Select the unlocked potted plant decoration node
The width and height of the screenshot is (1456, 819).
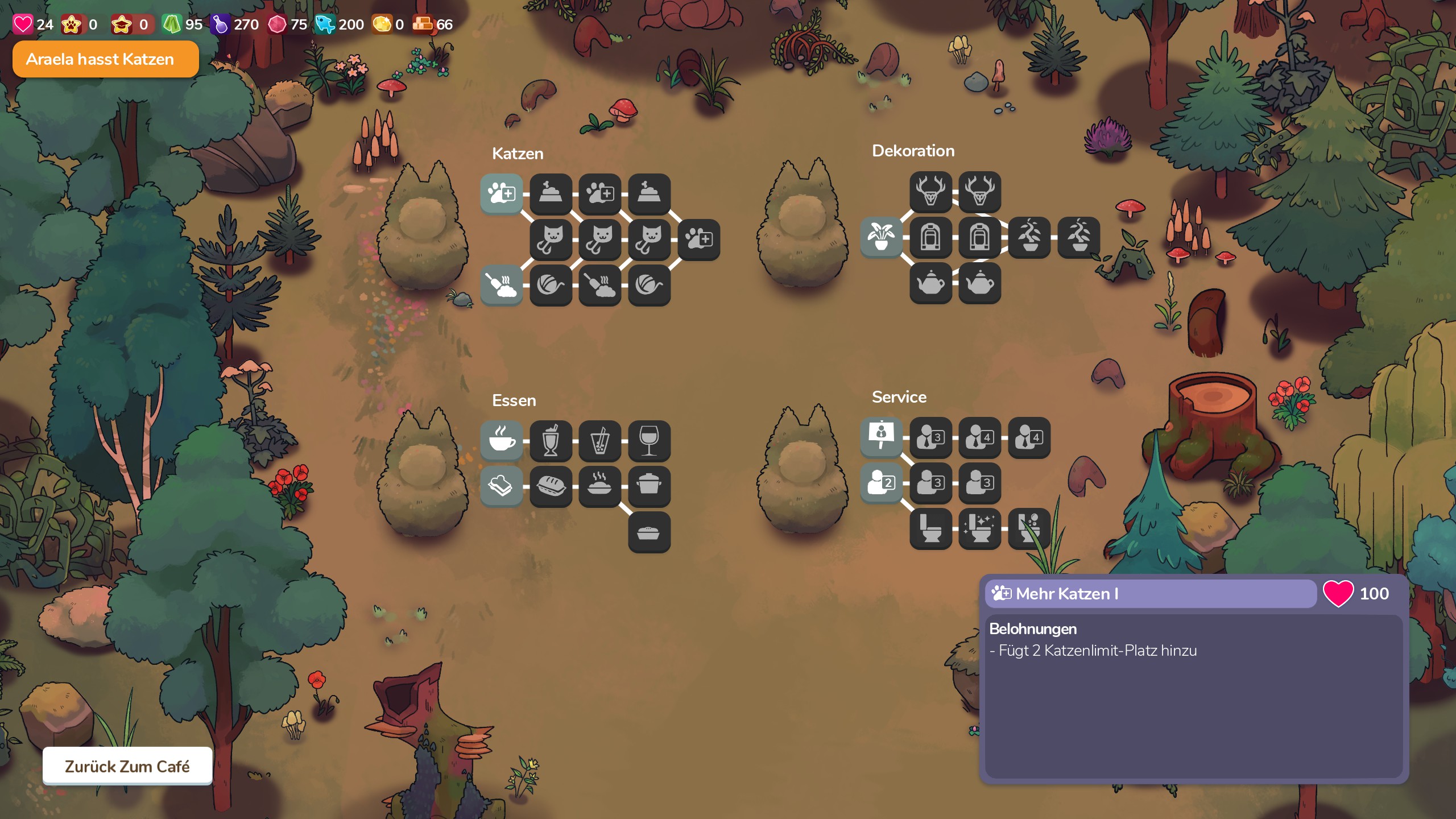coord(881,237)
